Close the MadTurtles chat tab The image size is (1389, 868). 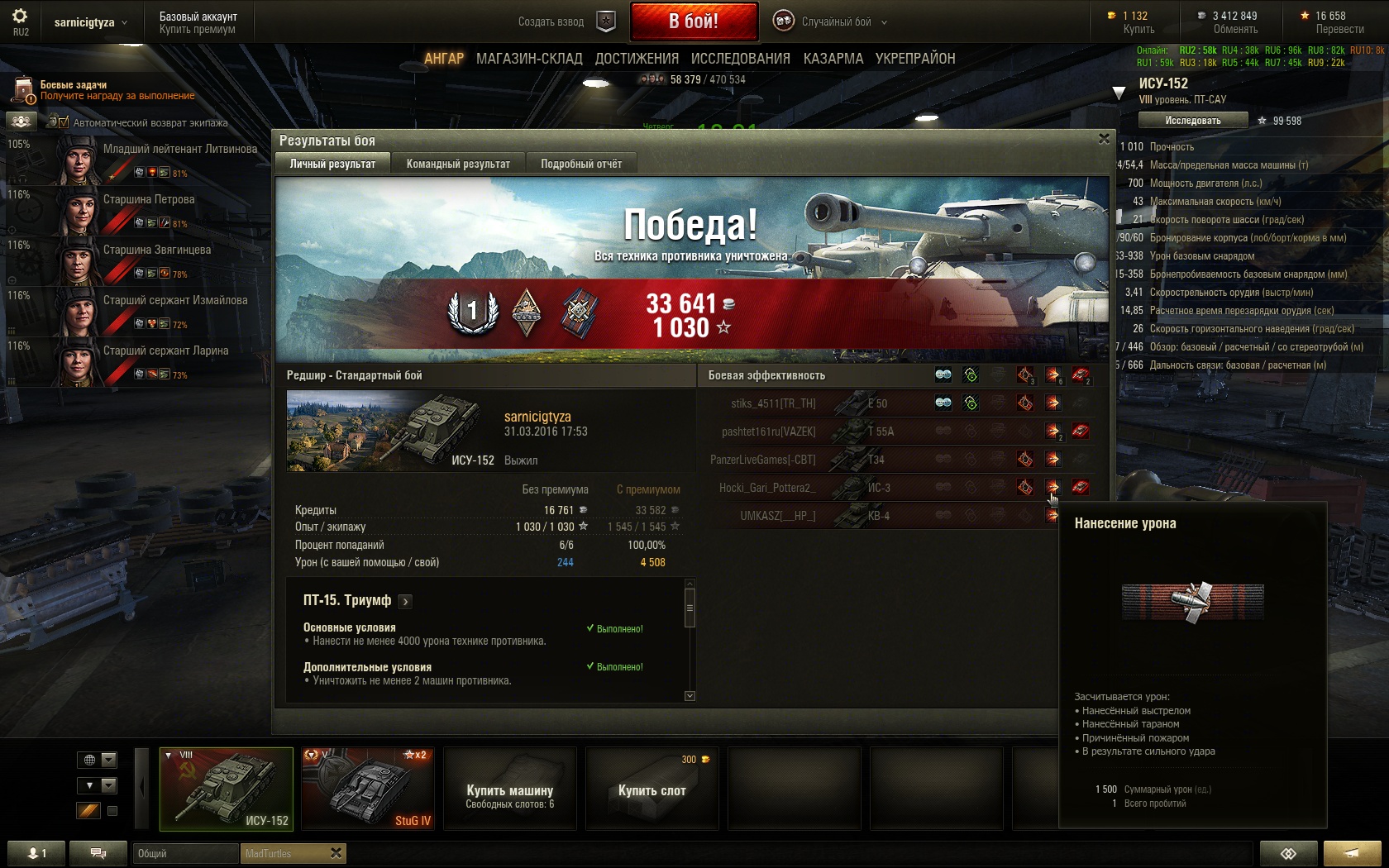[x=336, y=853]
